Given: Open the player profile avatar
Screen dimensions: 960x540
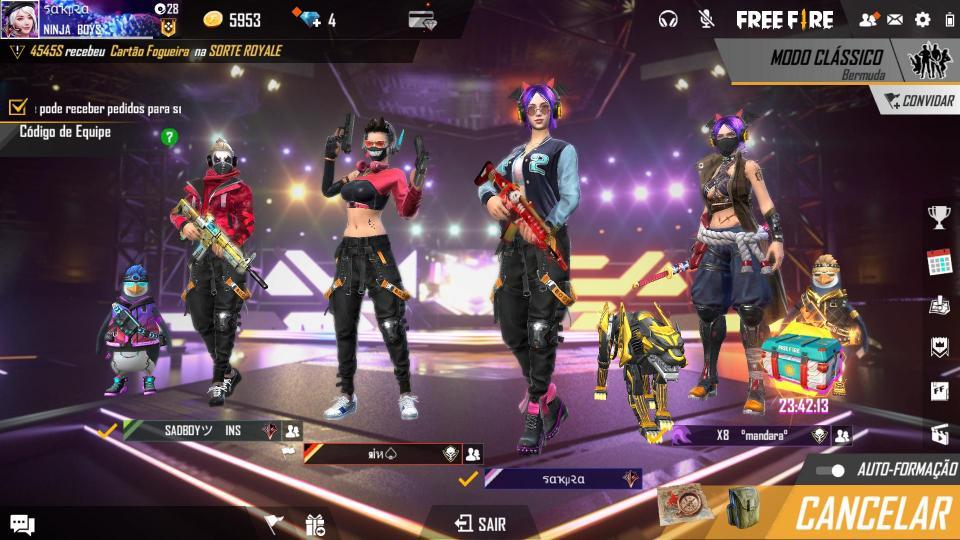Looking at the screenshot, I should click(x=19, y=19).
